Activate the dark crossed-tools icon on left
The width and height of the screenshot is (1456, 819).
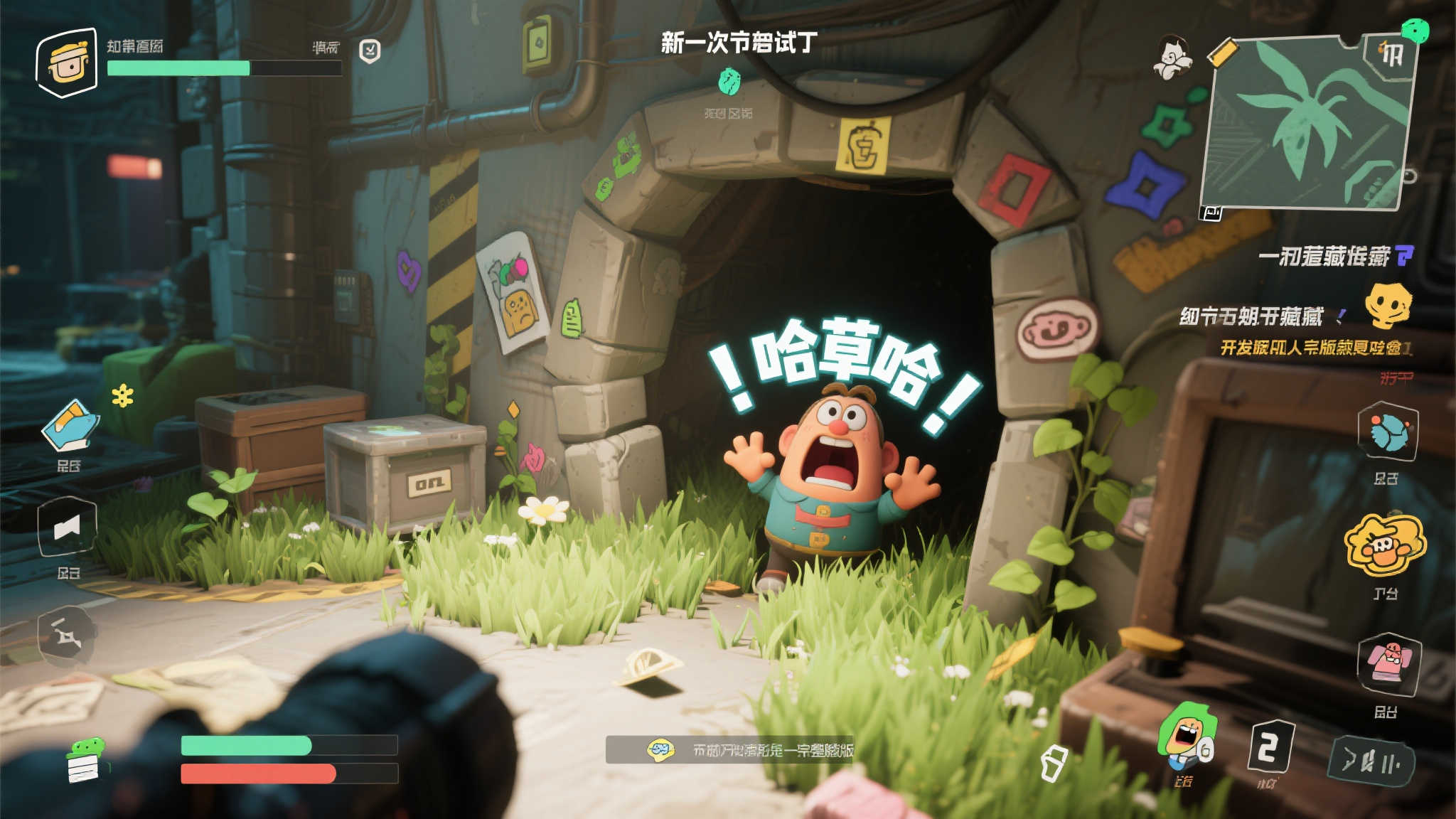tap(67, 635)
